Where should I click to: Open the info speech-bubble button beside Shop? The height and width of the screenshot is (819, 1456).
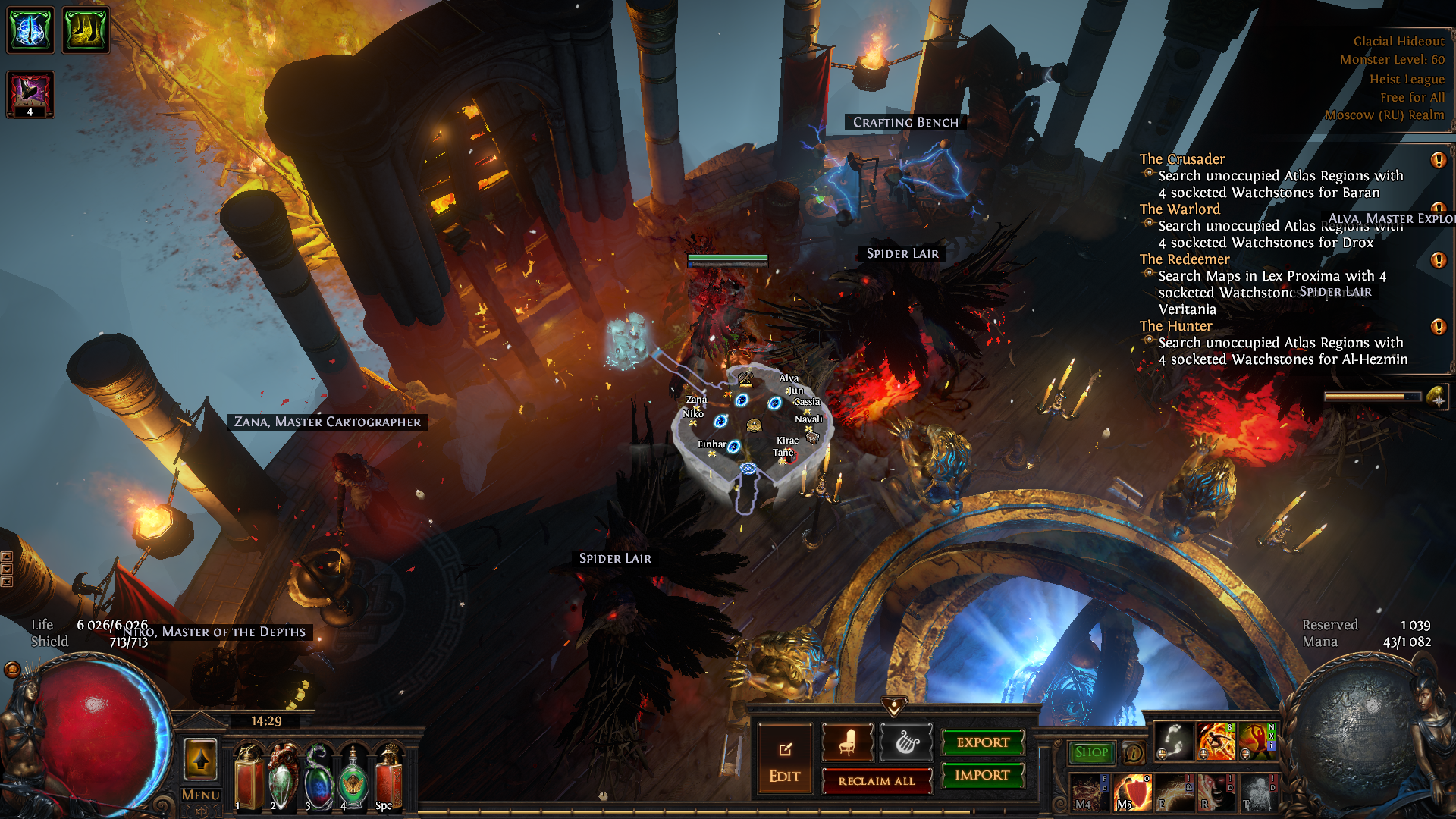1133,752
